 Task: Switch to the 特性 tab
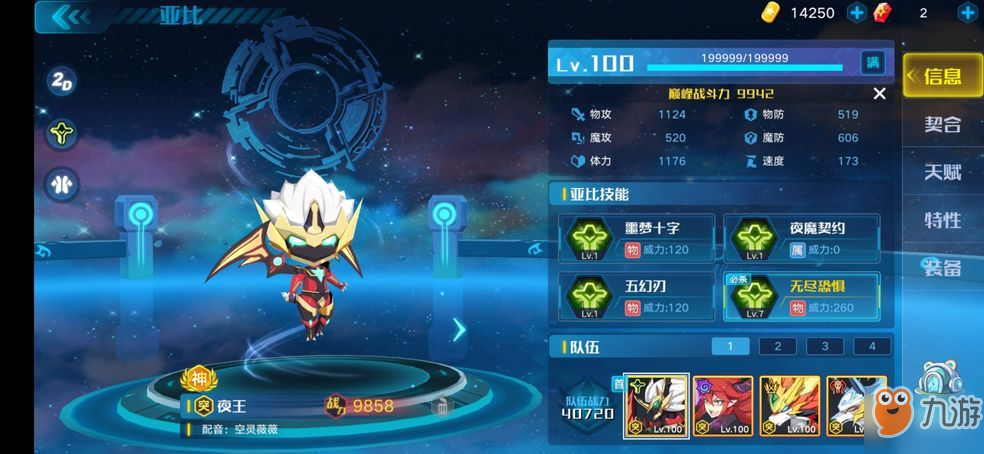click(x=942, y=220)
